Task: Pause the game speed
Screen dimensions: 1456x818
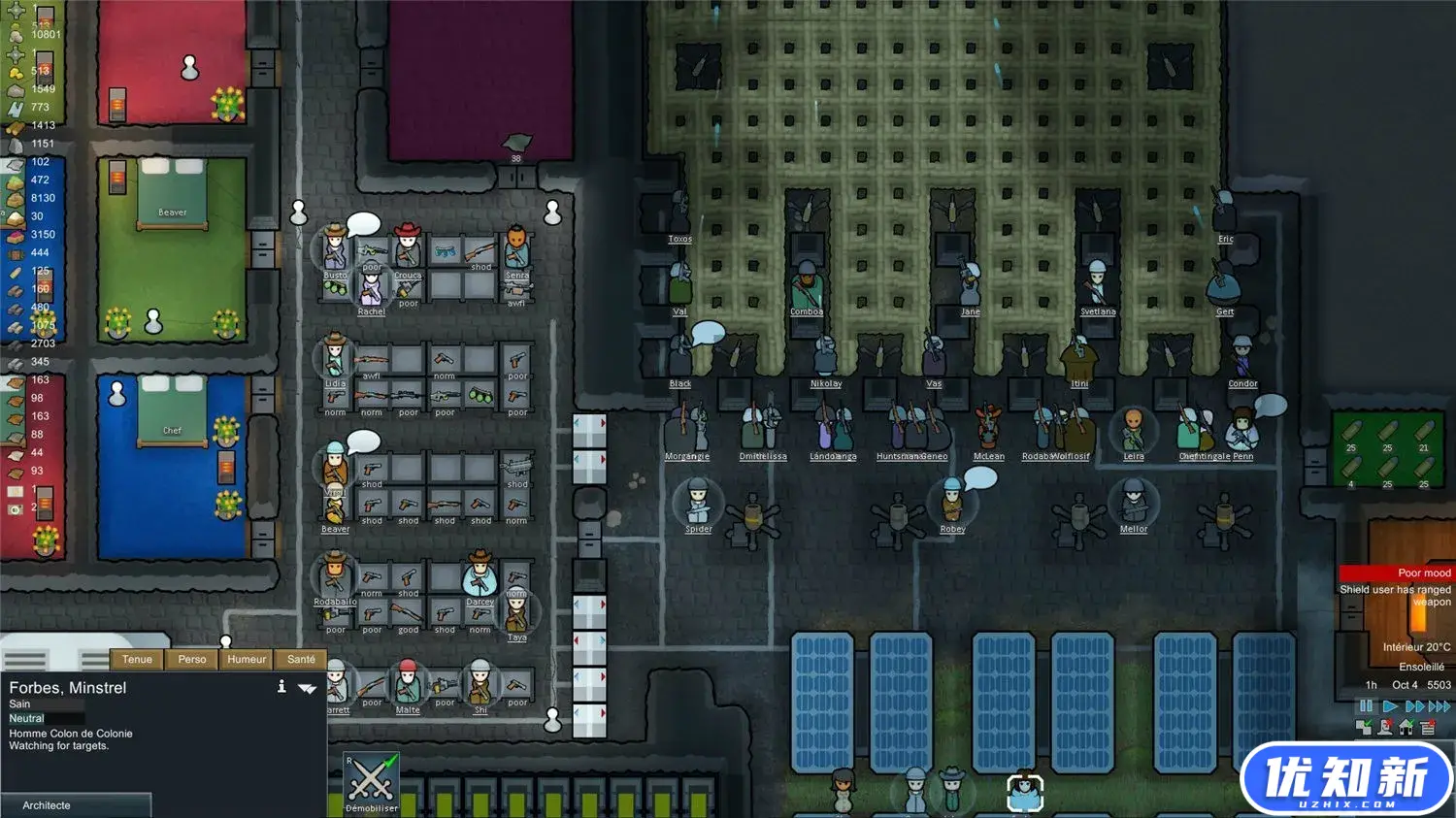Action: point(1366,706)
